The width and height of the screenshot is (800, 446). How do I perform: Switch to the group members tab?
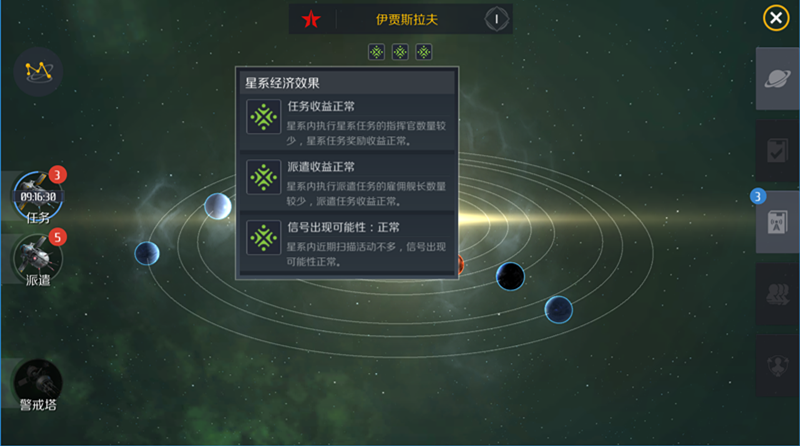tap(777, 293)
